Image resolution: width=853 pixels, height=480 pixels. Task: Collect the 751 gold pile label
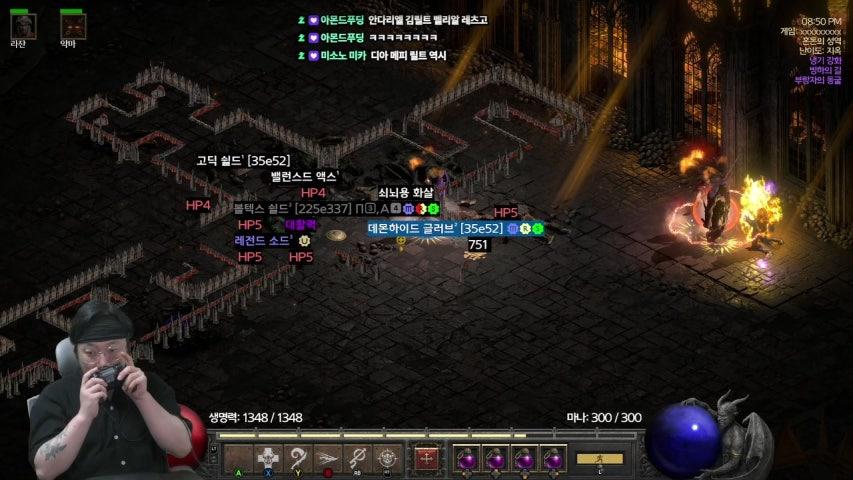pyautogui.click(x=478, y=245)
